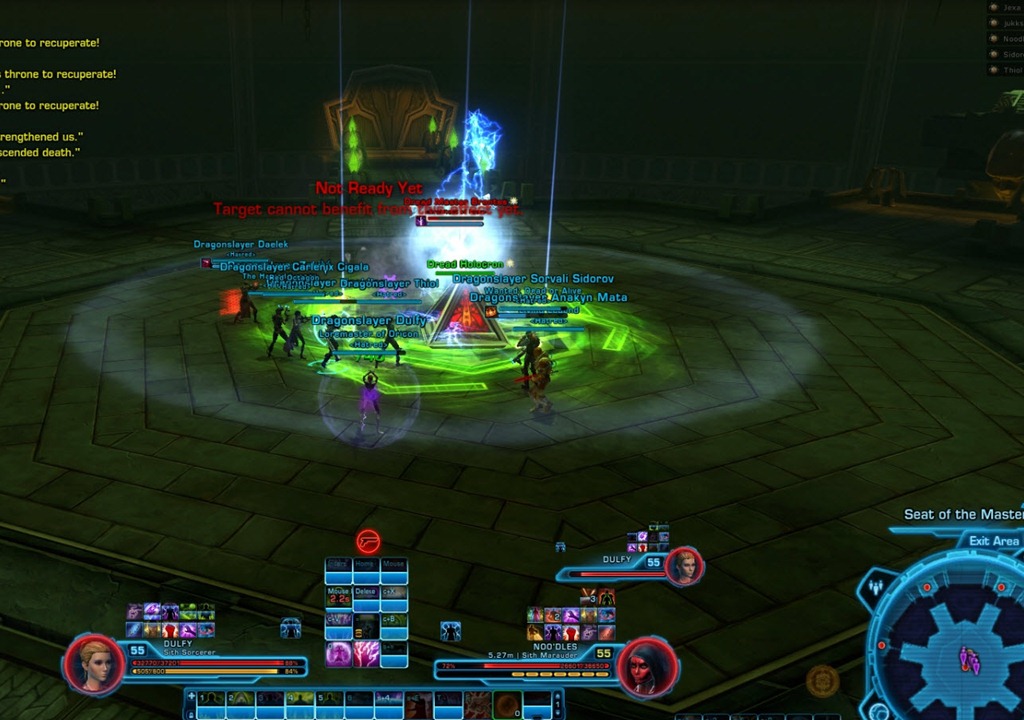The width and height of the screenshot is (1024, 720).
Task: Click the faded round gold emblem
Action: pyautogui.click(x=822, y=680)
